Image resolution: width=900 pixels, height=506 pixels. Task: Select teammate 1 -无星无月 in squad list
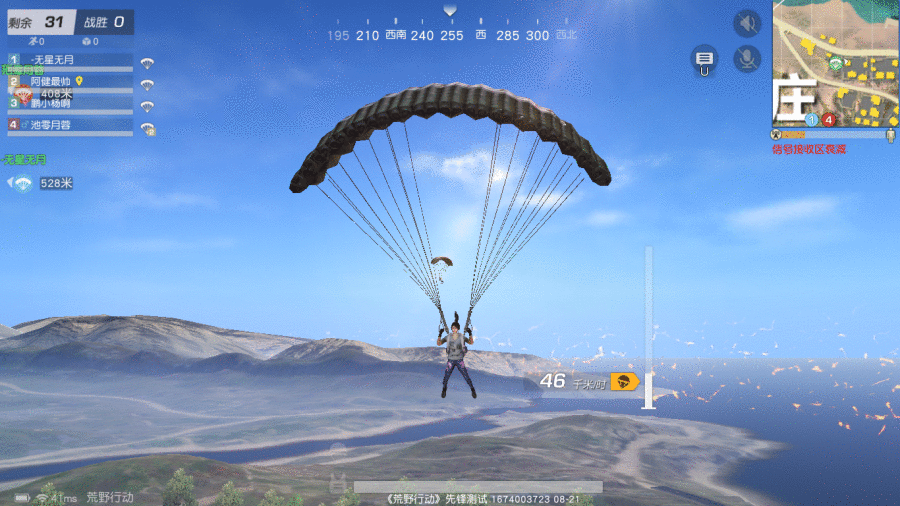point(70,61)
